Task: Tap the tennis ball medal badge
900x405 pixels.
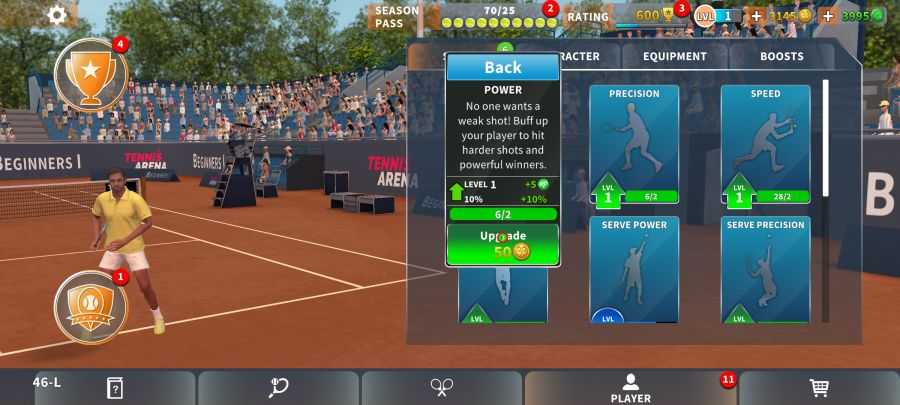Action: click(91, 306)
